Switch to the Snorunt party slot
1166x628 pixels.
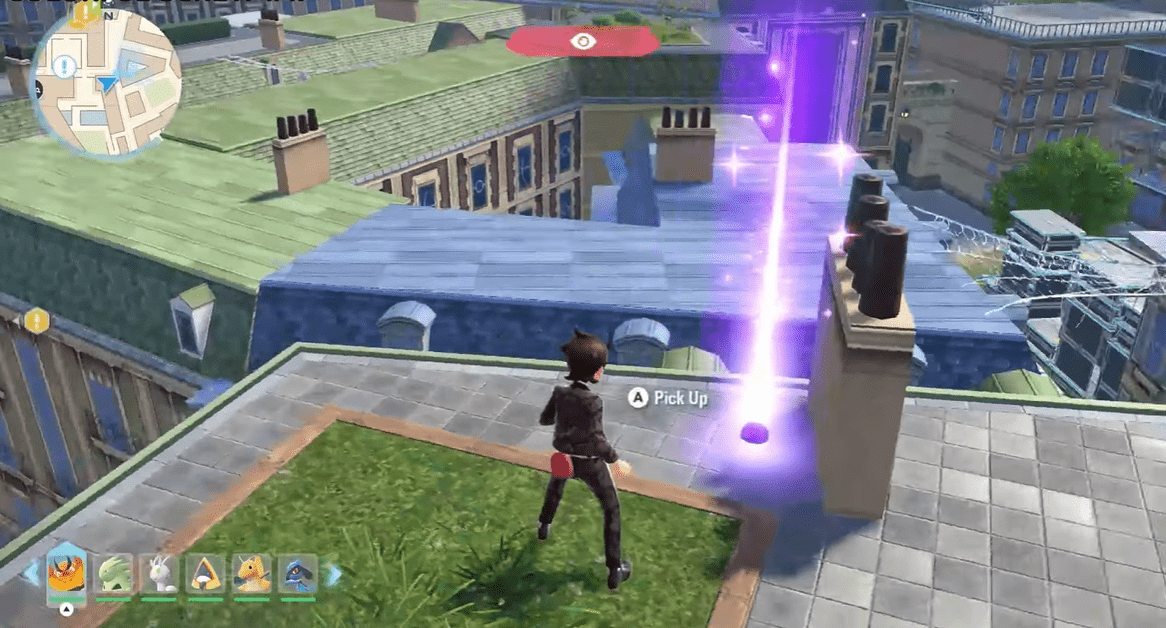(206, 574)
